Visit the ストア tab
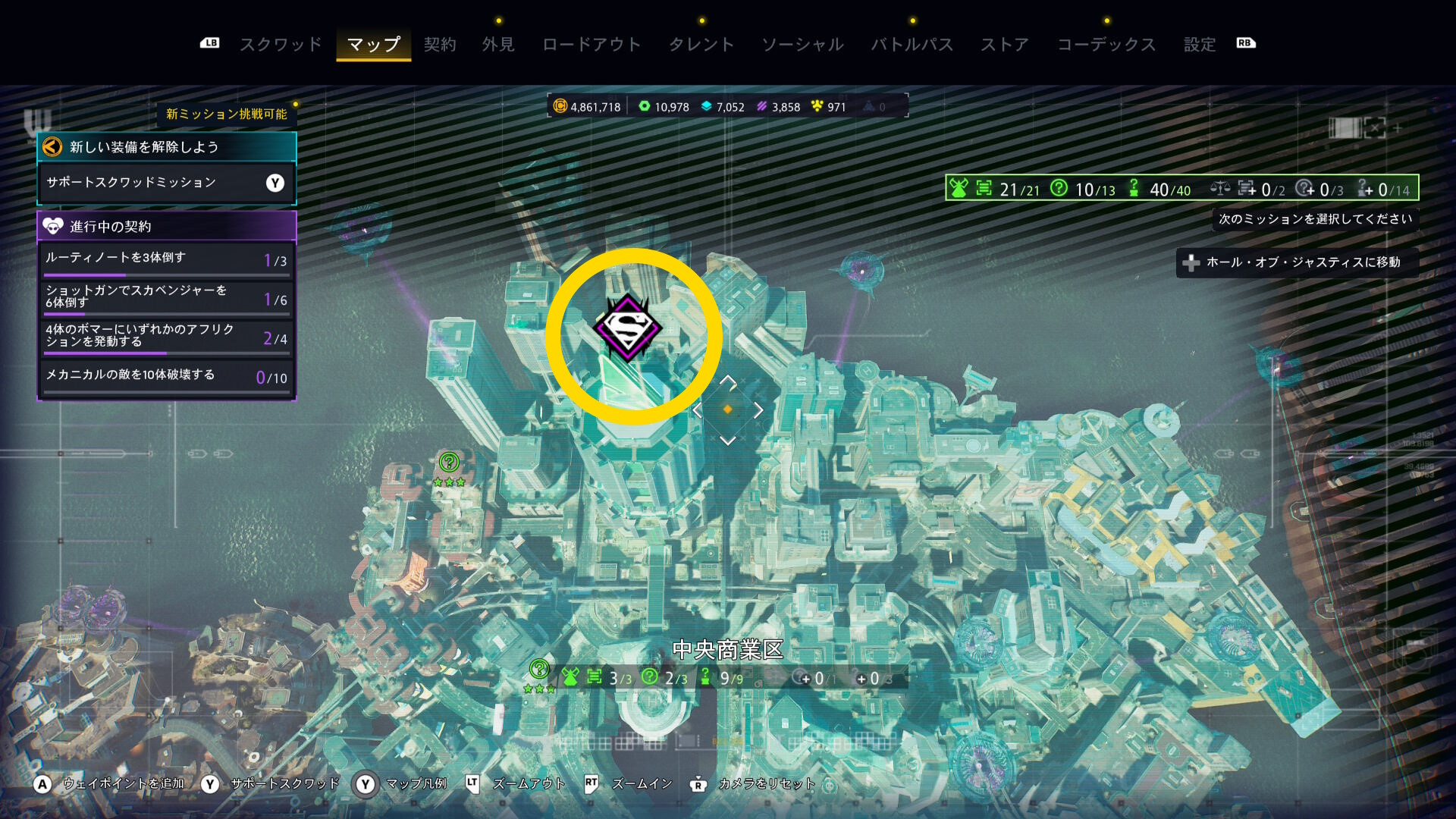This screenshot has height=819, width=1456. pyautogui.click(x=1005, y=44)
